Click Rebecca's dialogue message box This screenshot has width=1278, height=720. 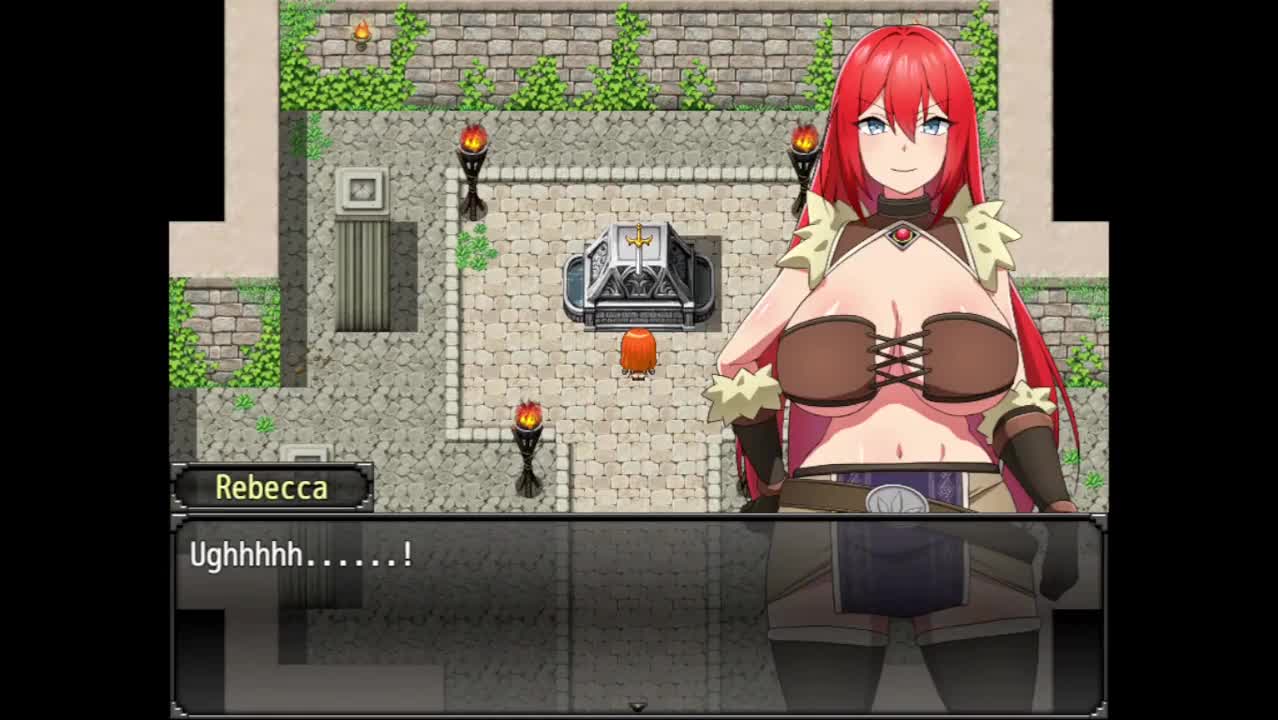pos(638,614)
